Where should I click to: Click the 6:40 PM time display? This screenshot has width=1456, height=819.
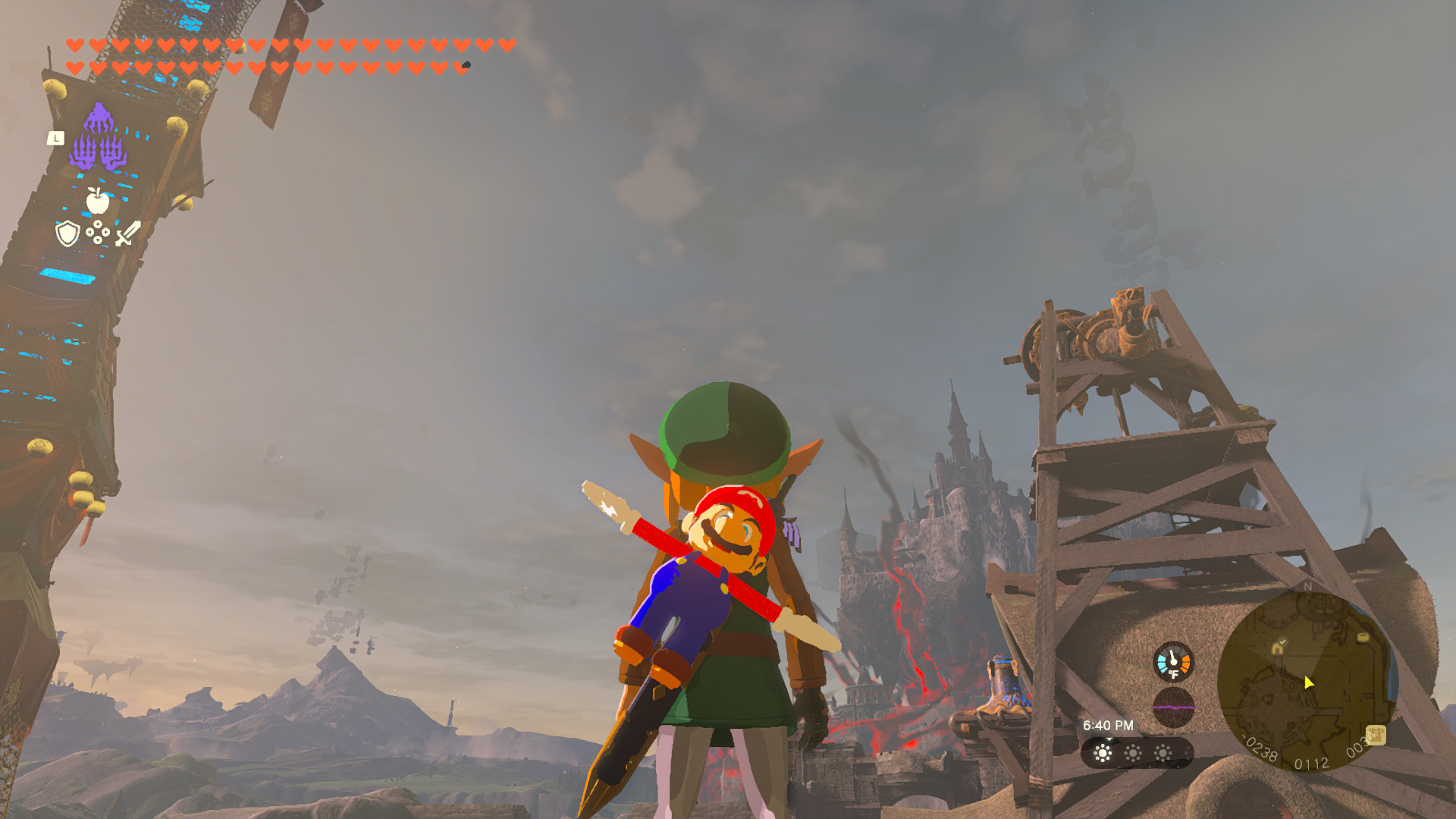pos(1109,724)
